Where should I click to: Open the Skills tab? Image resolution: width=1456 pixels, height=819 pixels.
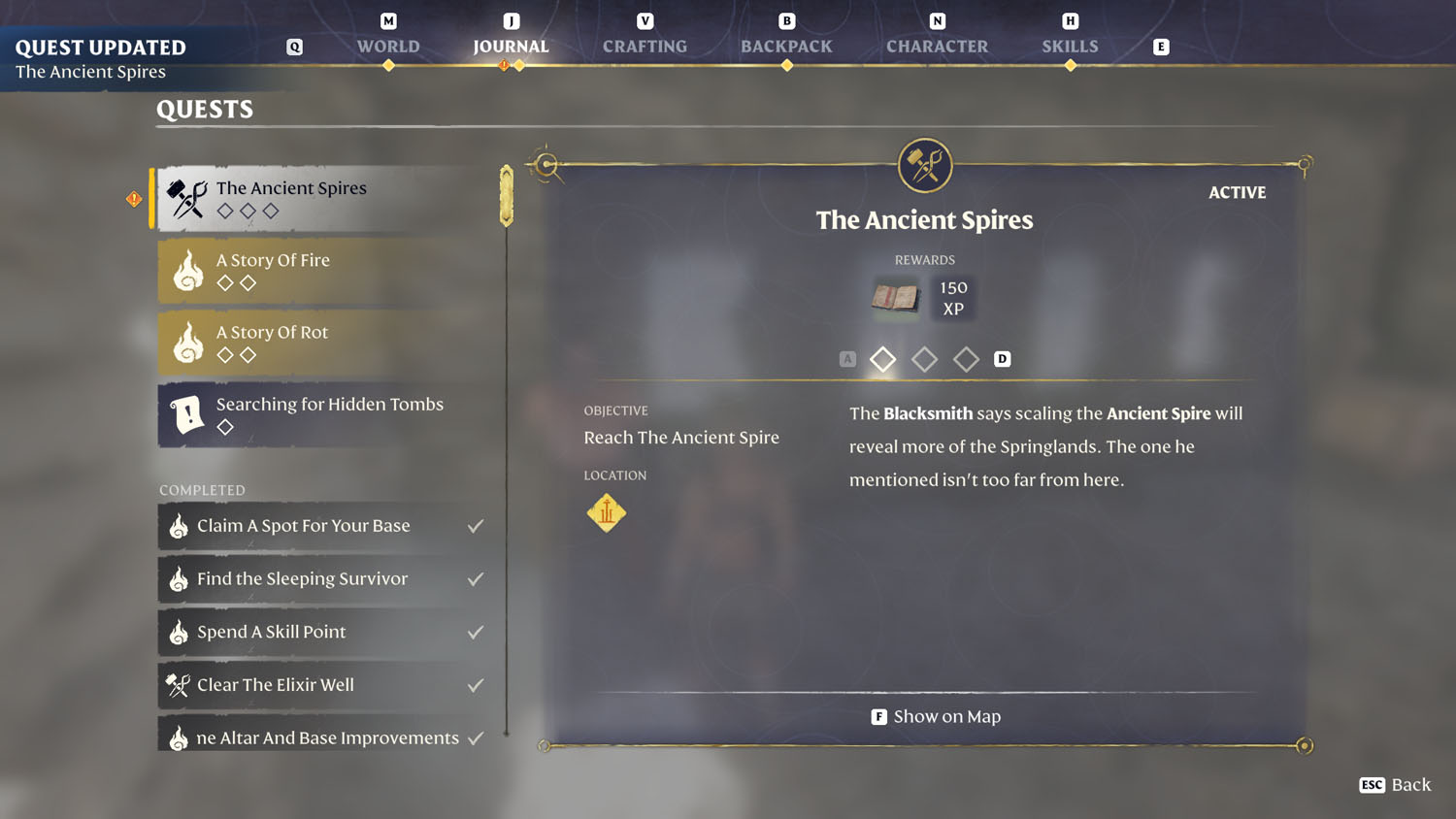pos(1070,46)
